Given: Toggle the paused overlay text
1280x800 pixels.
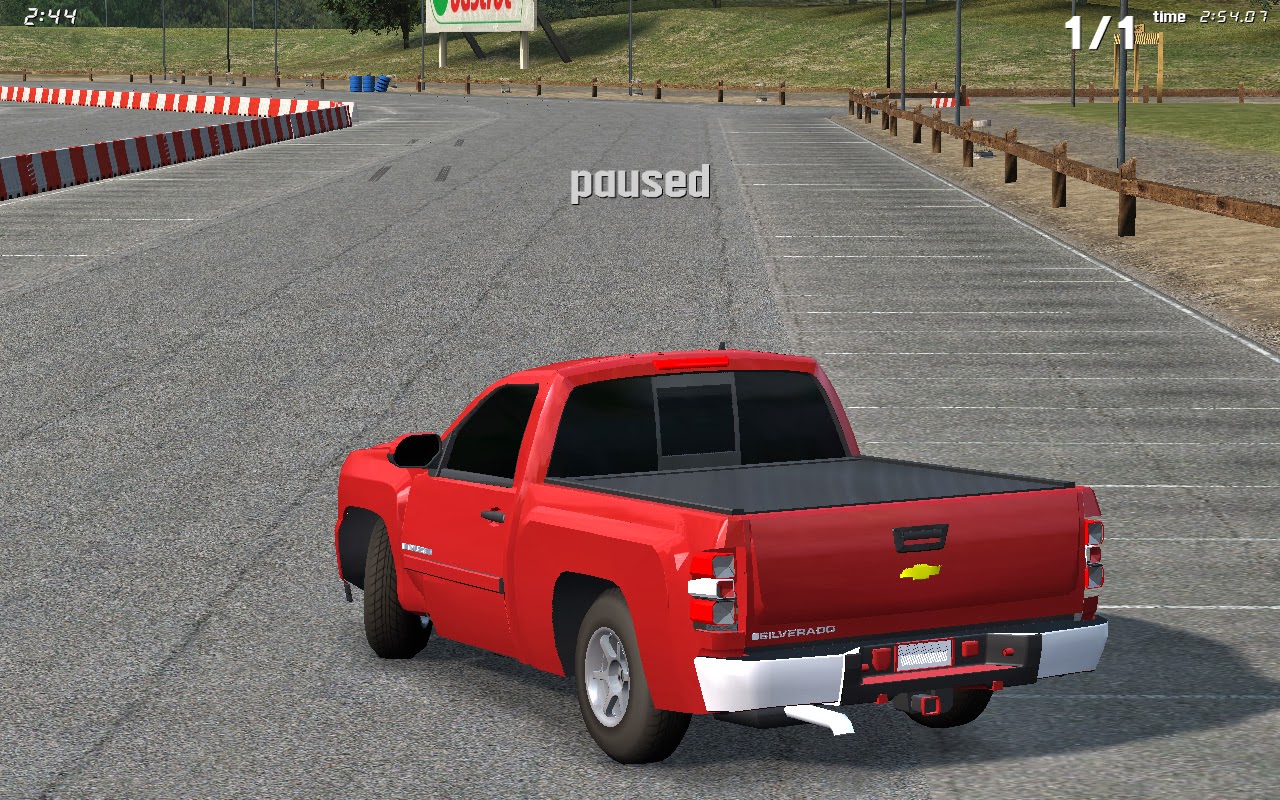Looking at the screenshot, I should [x=639, y=182].
